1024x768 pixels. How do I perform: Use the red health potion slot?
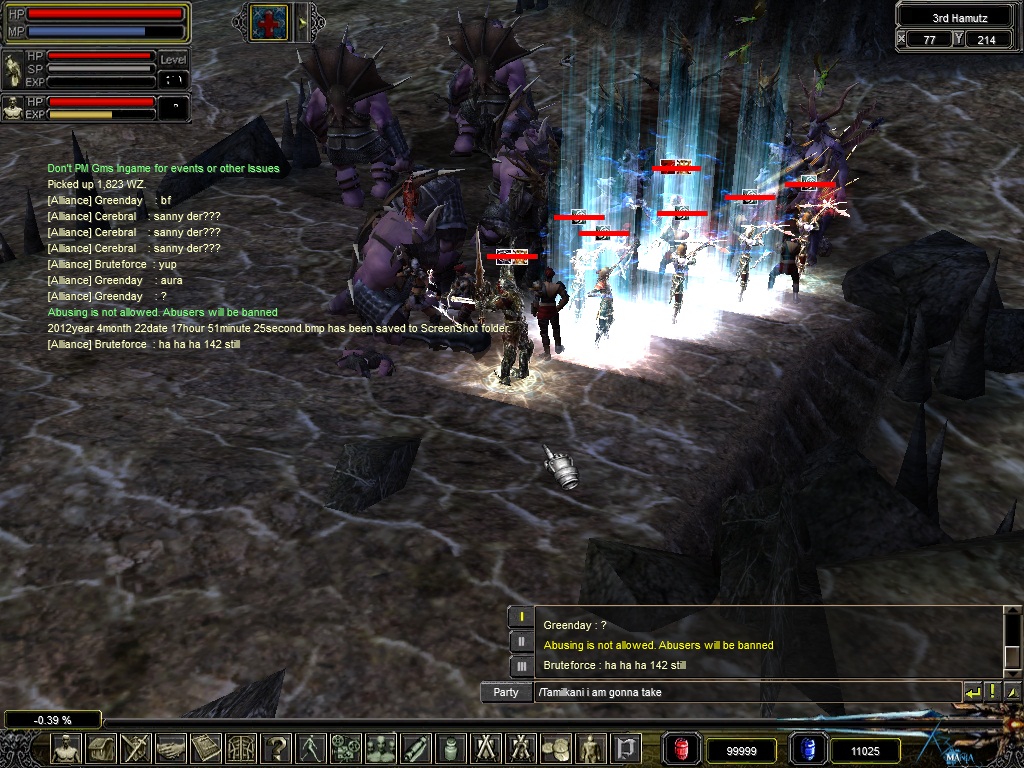pyautogui.click(x=681, y=749)
